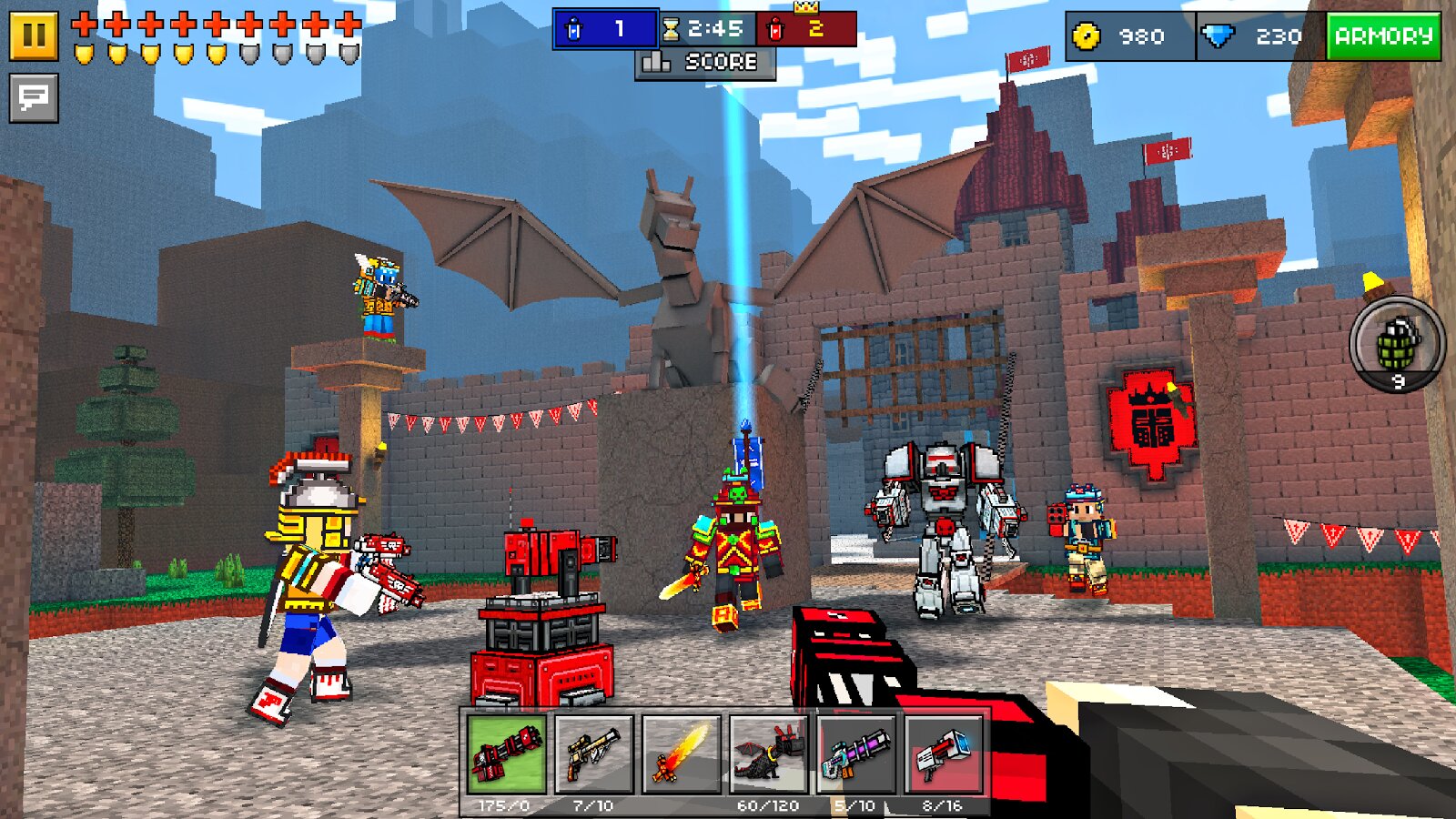The height and width of the screenshot is (819, 1456).
Task: Equip the flaming sword melee slot
Action: [x=681, y=754]
